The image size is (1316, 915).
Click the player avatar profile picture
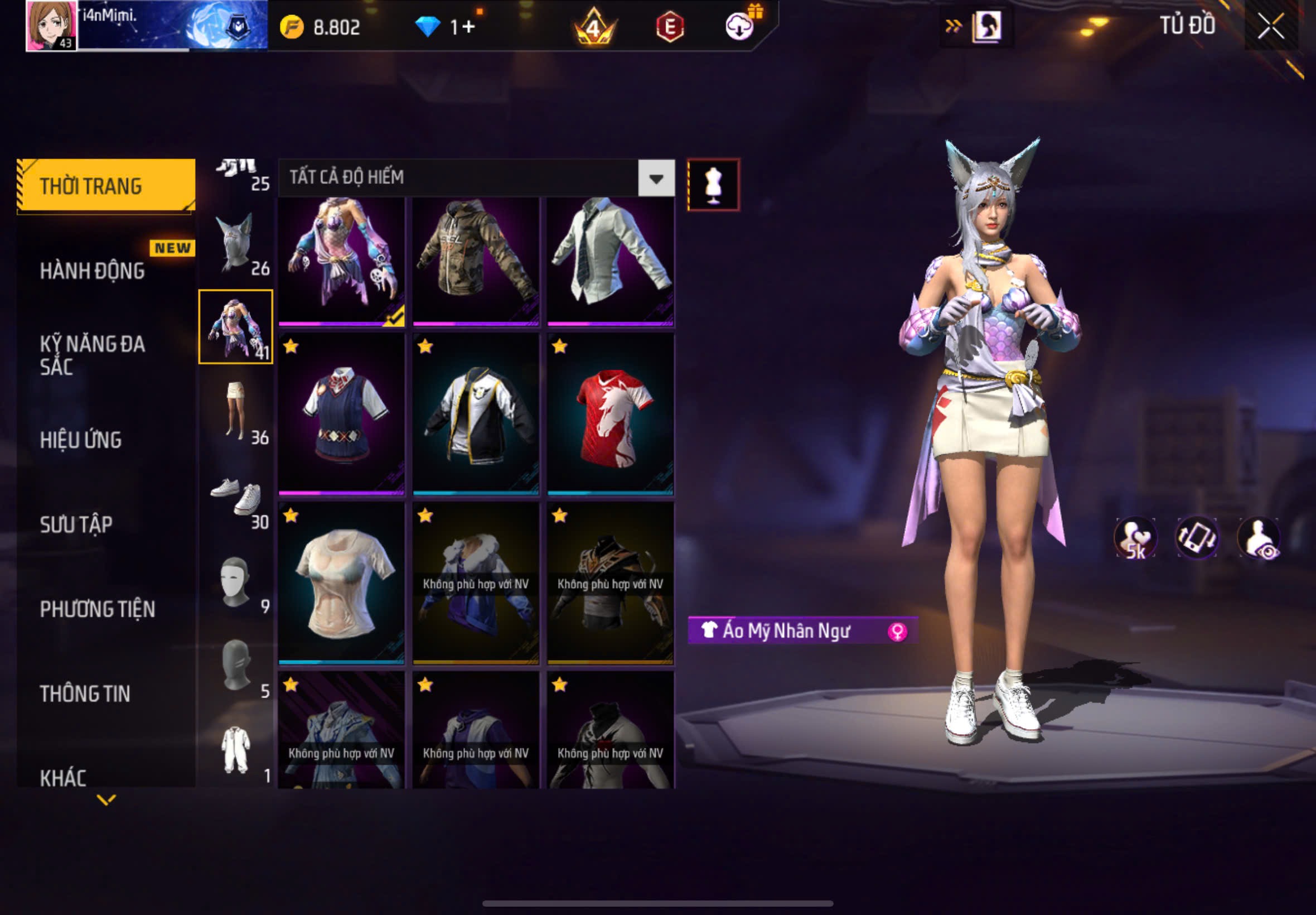[x=51, y=25]
